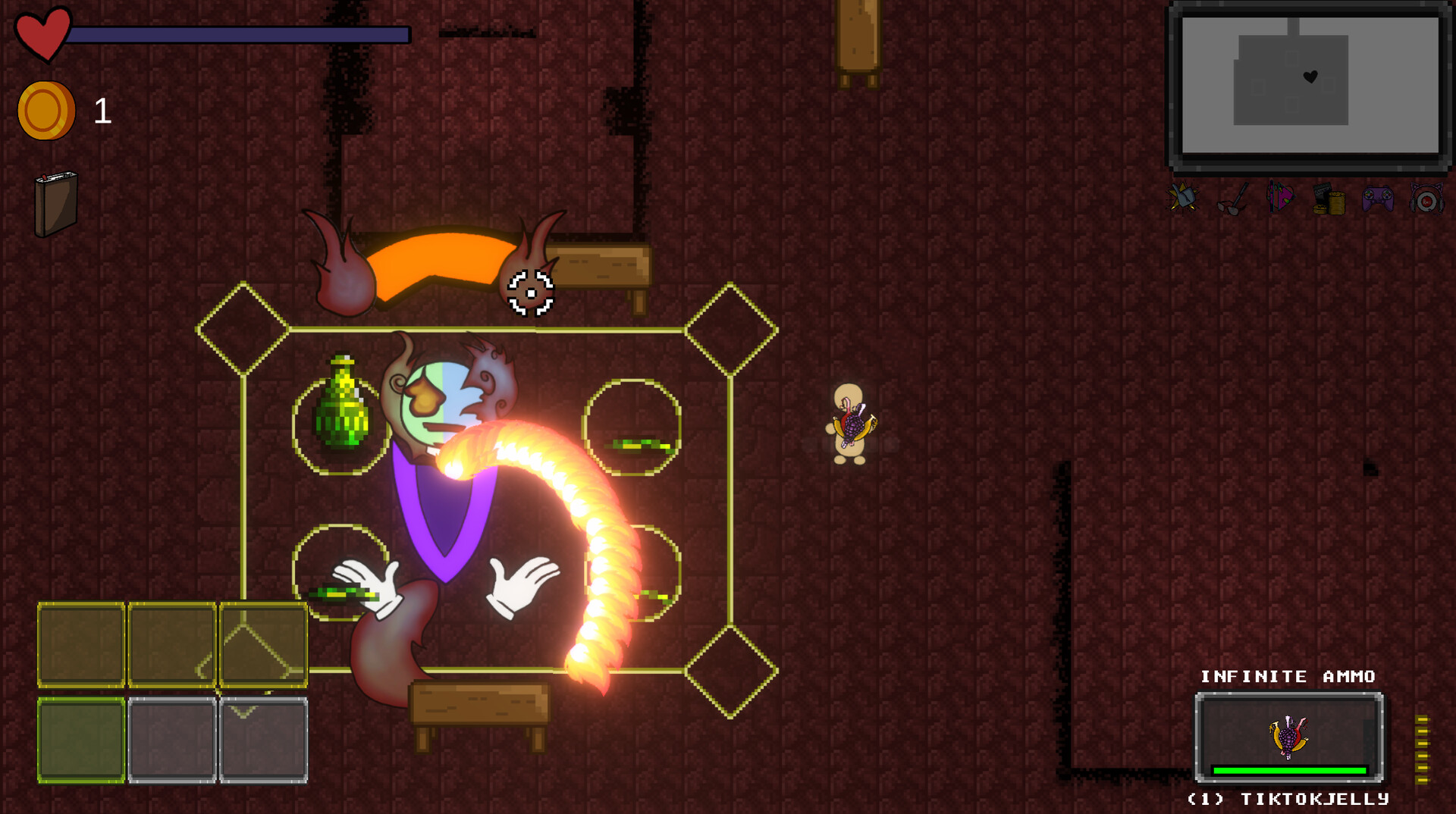
Task: Select the thumbs-up star item icon
Action: (1181, 199)
